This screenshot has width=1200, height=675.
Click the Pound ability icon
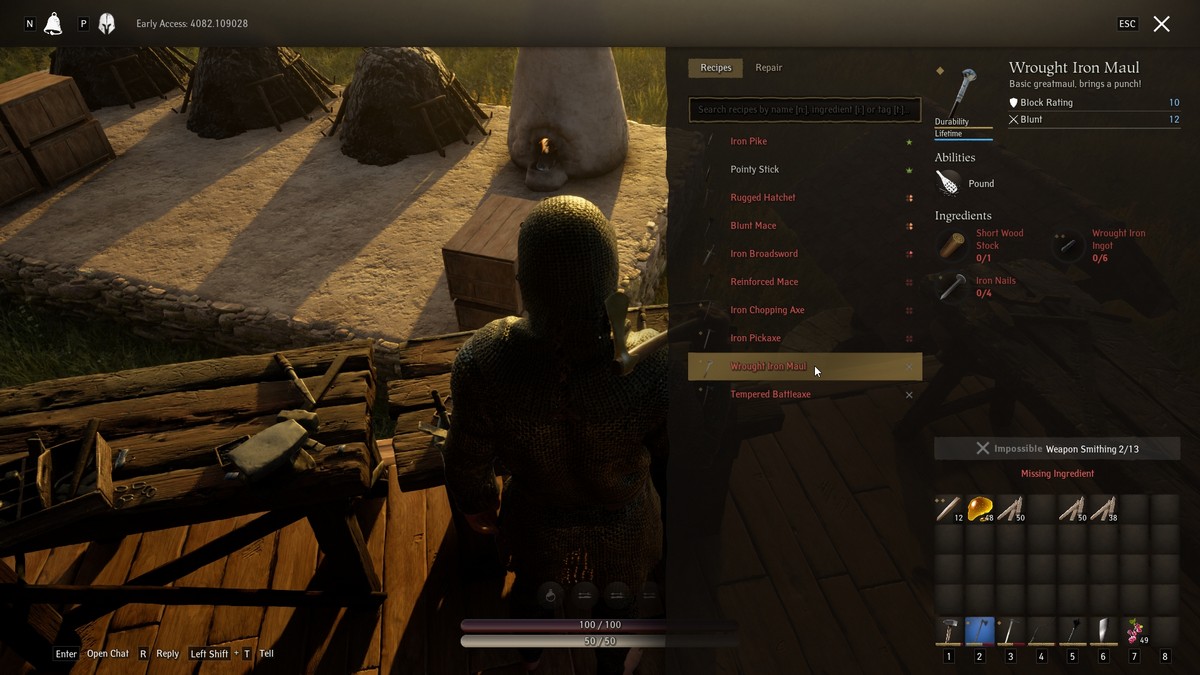coord(948,183)
